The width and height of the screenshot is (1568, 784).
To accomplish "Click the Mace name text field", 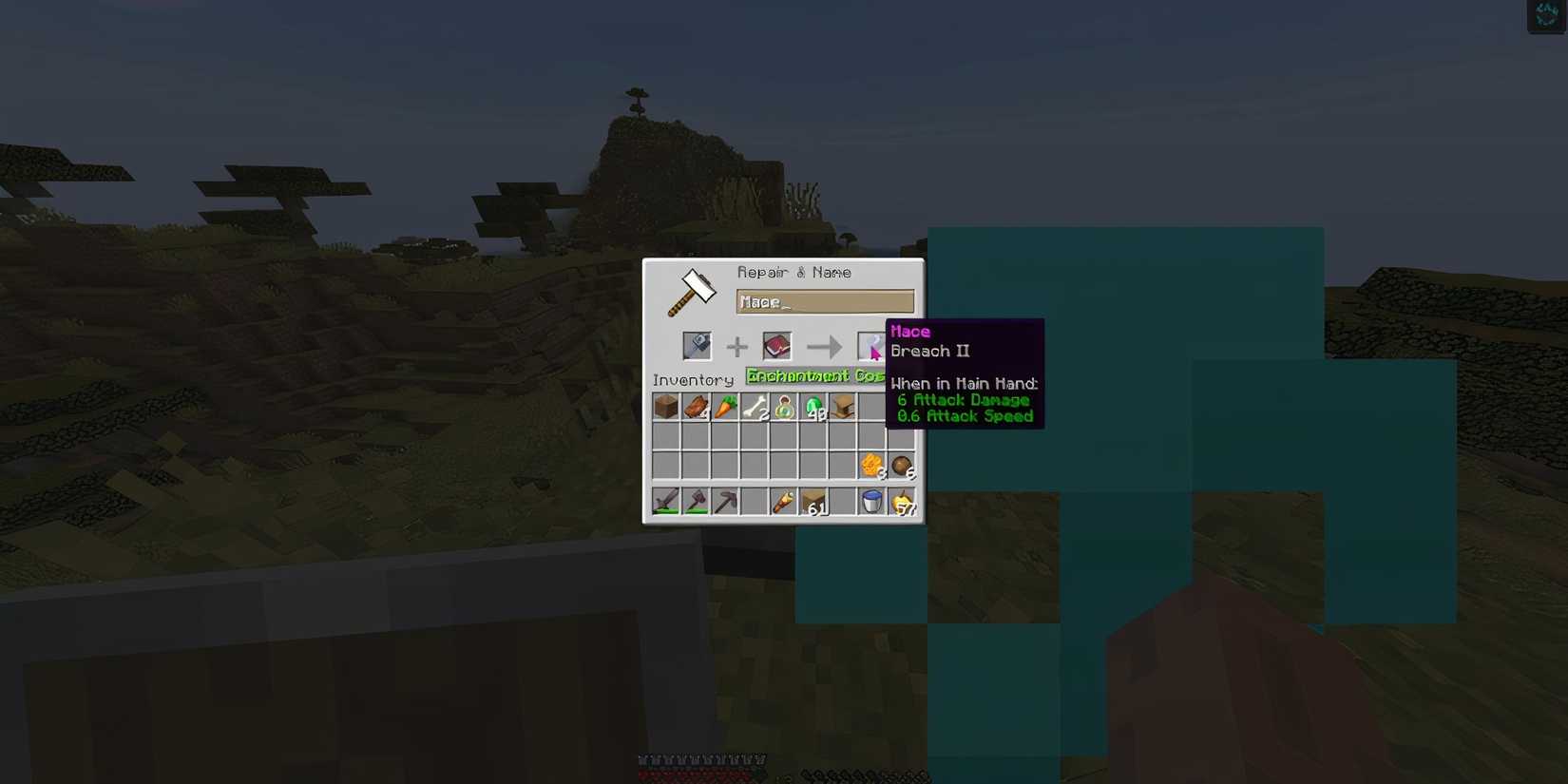I will click(x=825, y=301).
